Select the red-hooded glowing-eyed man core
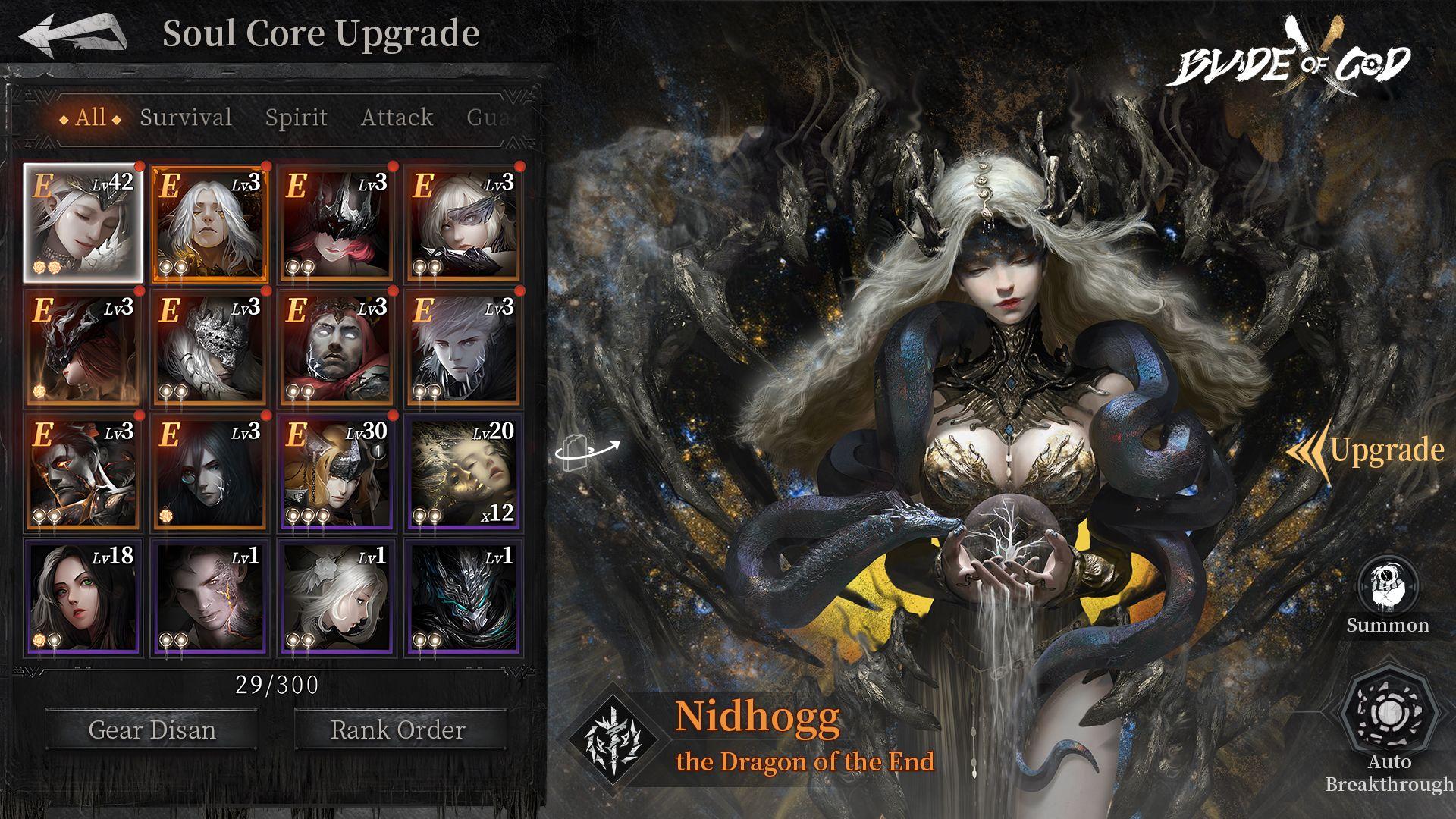1456x819 pixels. point(336,348)
